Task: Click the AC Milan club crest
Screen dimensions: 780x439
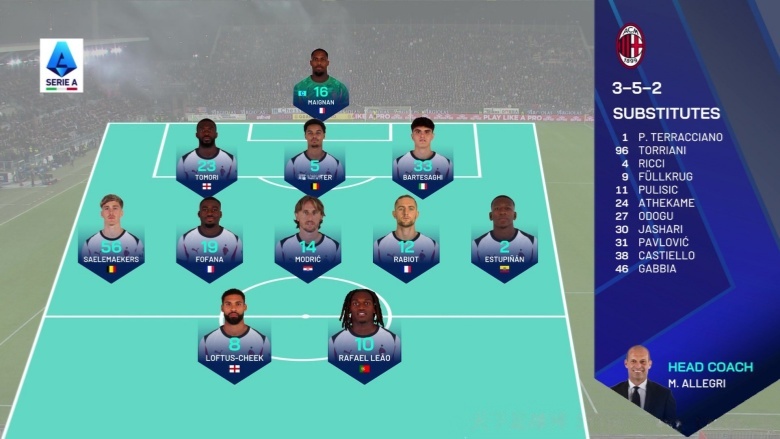Action: 630,46
